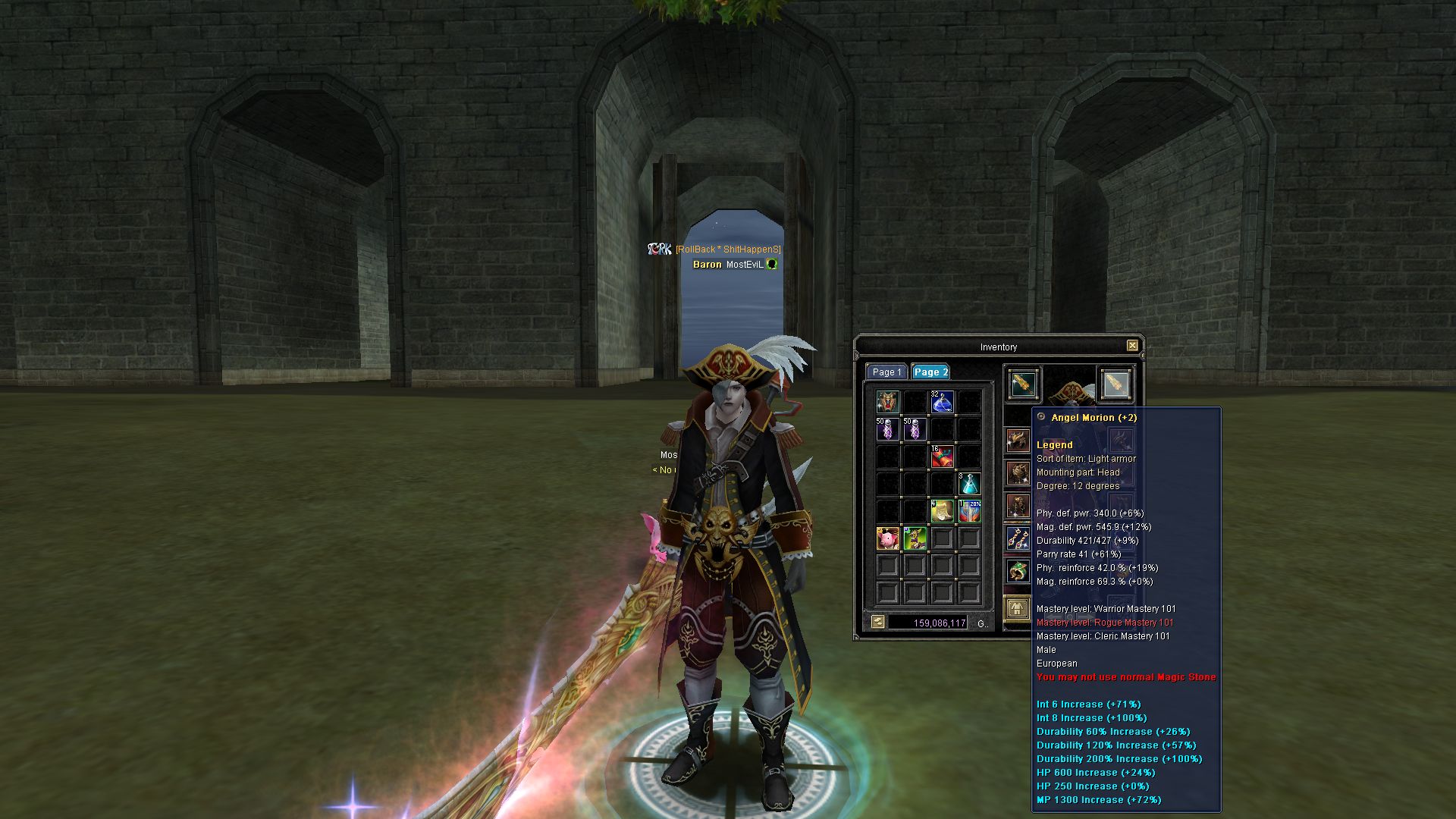
Task: Select the purple goblin-like pet item
Action: click(915, 538)
